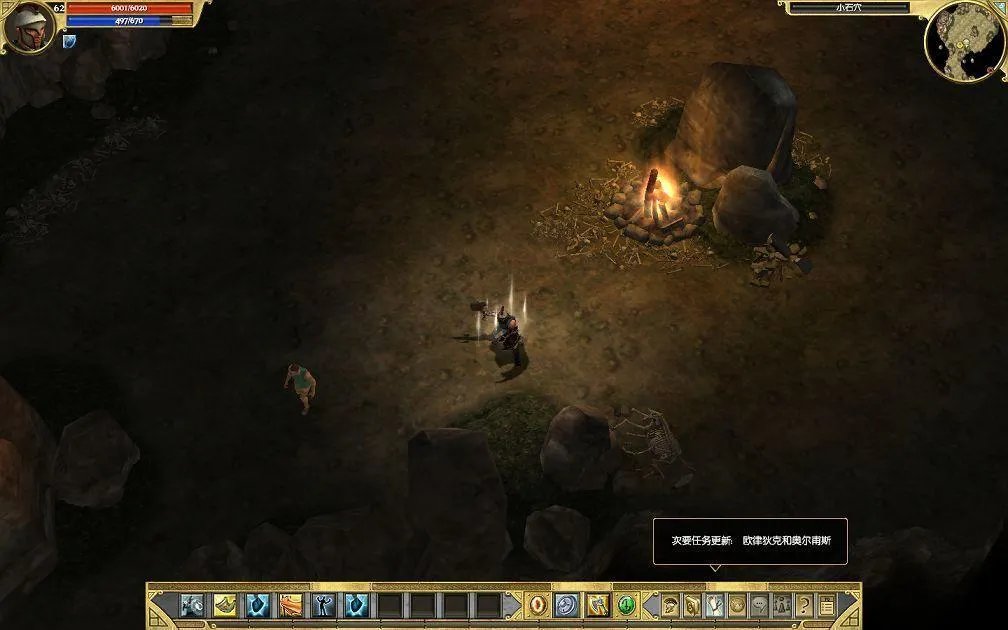Image resolution: width=1008 pixels, height=630 pixels.
Task: Select the first hotbar skill icon
Action: coord(193,605)
